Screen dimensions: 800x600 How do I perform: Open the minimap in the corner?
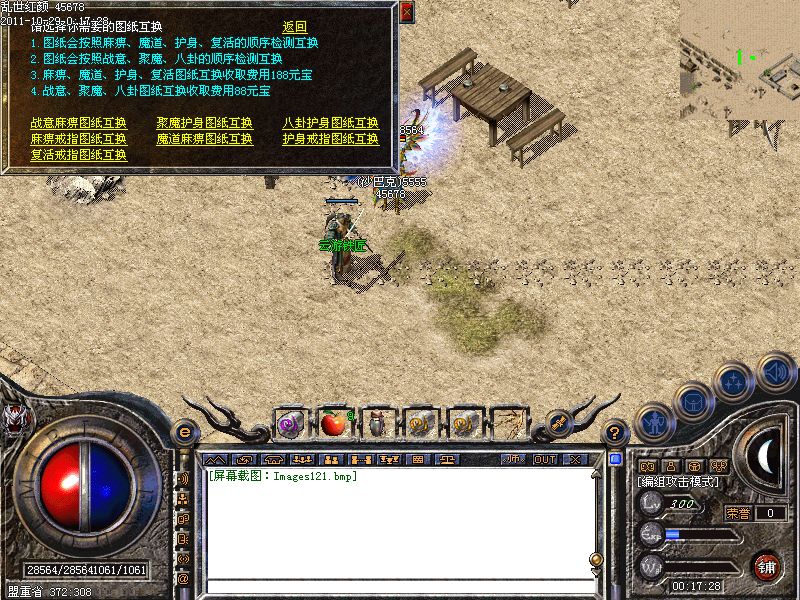point(739,58)
